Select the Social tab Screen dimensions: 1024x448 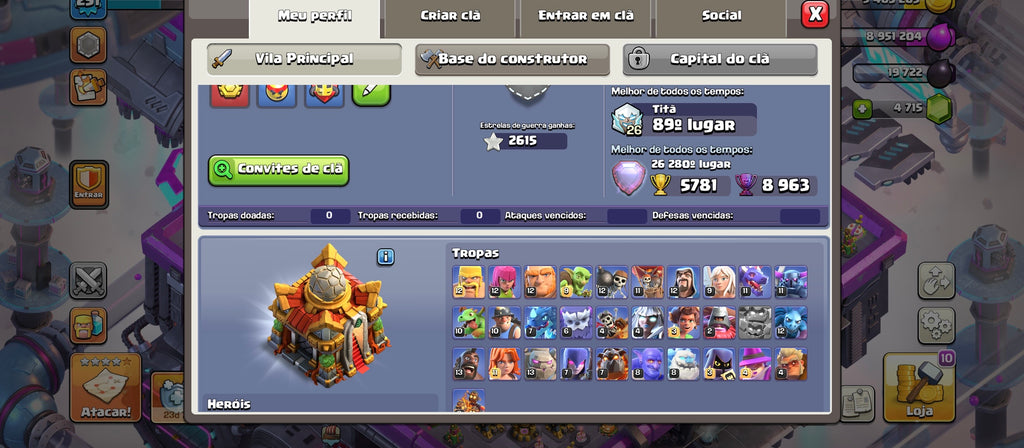[721, 16]
